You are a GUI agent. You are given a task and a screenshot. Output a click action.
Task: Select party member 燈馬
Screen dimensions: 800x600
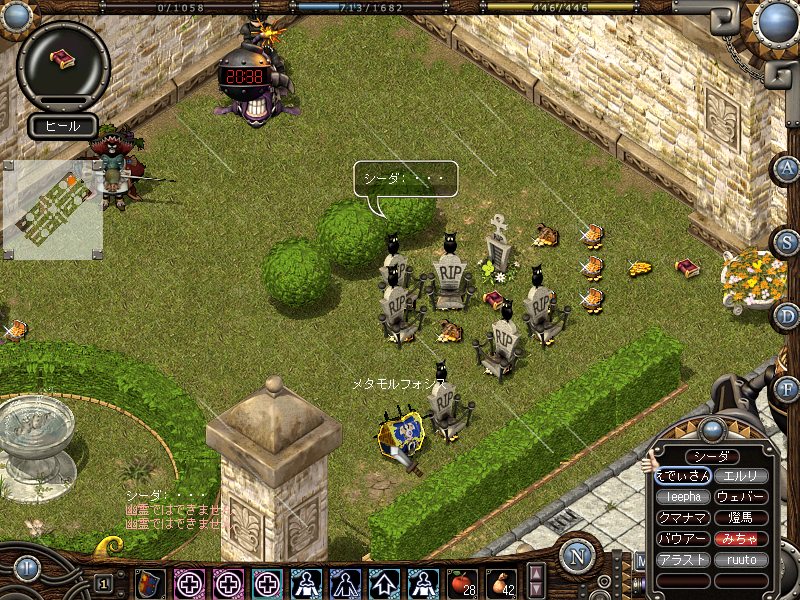tap(741, 518)
